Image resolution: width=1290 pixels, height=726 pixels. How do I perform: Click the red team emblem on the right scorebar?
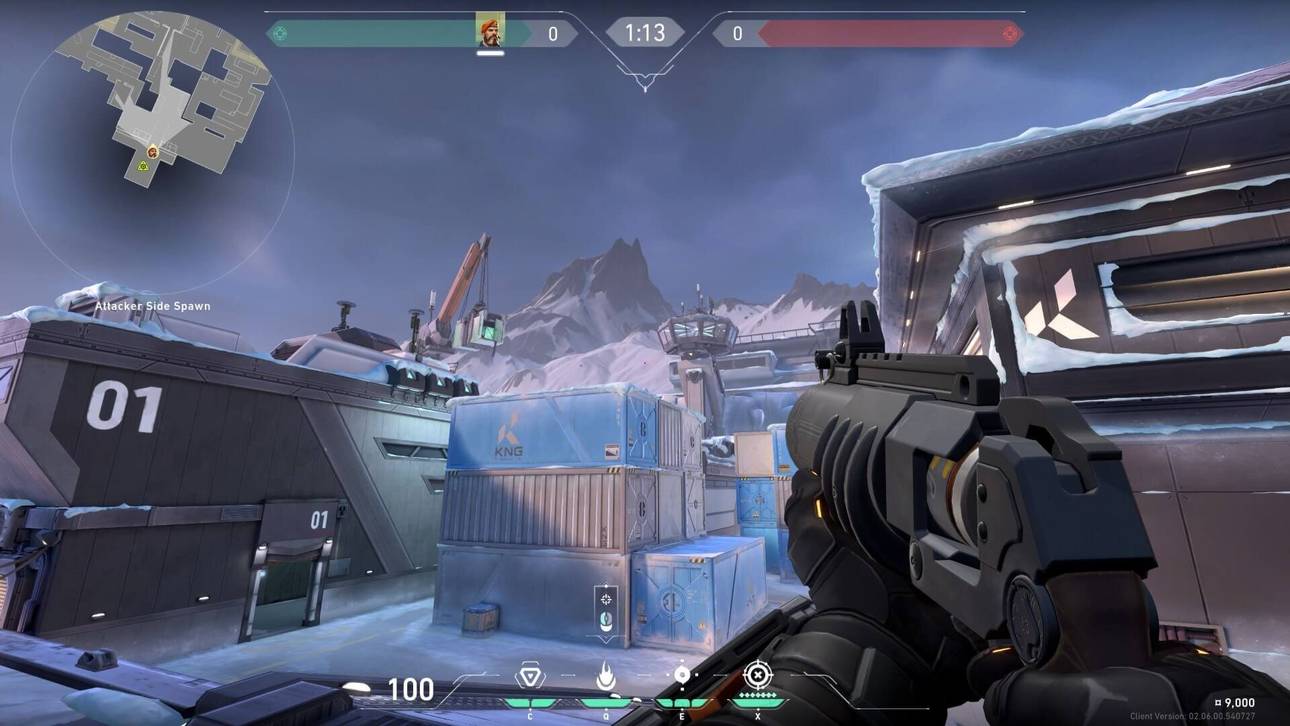coord(1010,32)
